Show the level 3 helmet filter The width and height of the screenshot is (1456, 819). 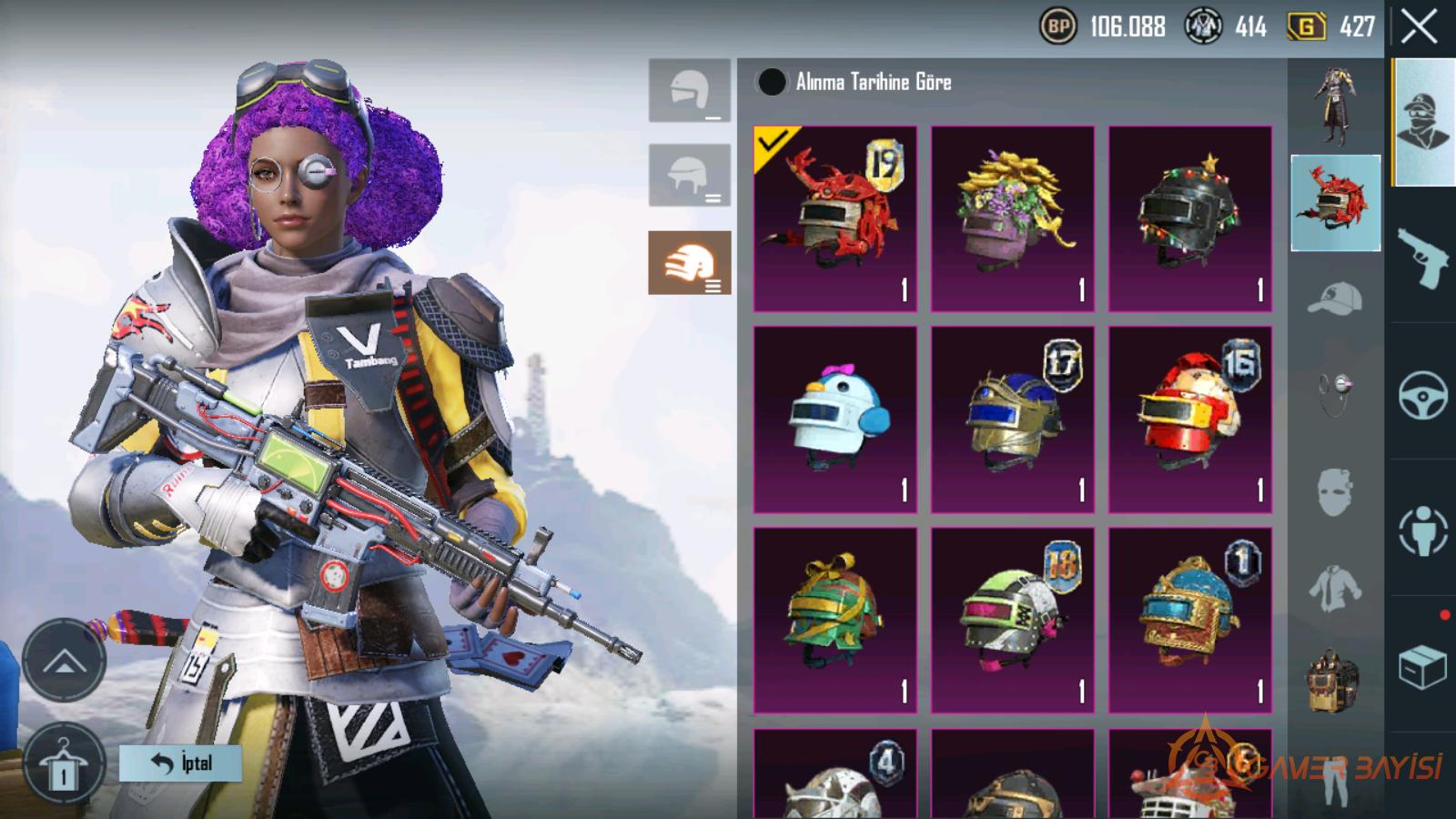[689, 263]
